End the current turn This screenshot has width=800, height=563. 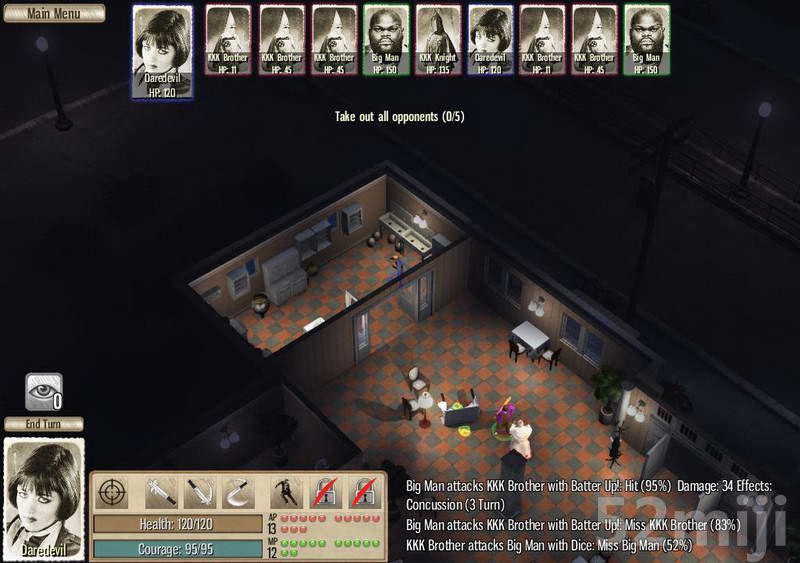[x=43, y=424]
